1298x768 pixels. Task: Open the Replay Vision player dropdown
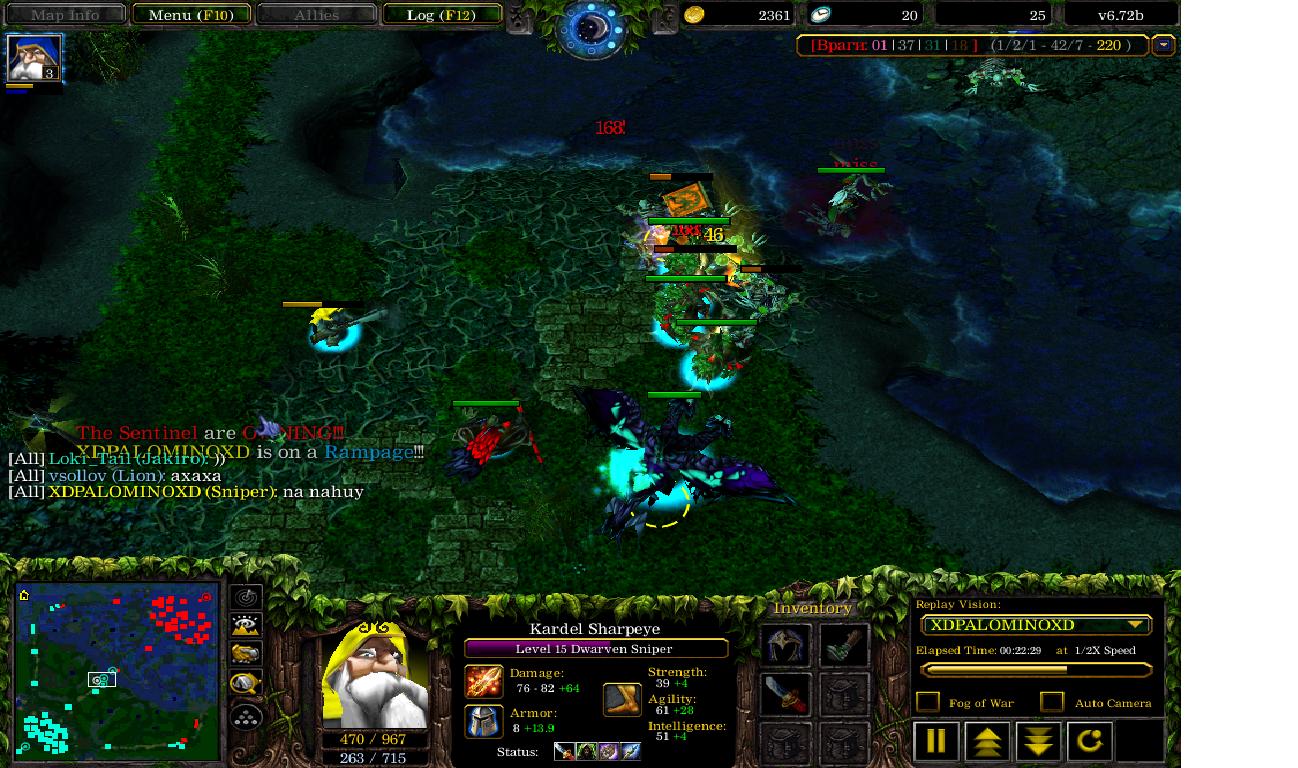click(x=1036, y=625)
